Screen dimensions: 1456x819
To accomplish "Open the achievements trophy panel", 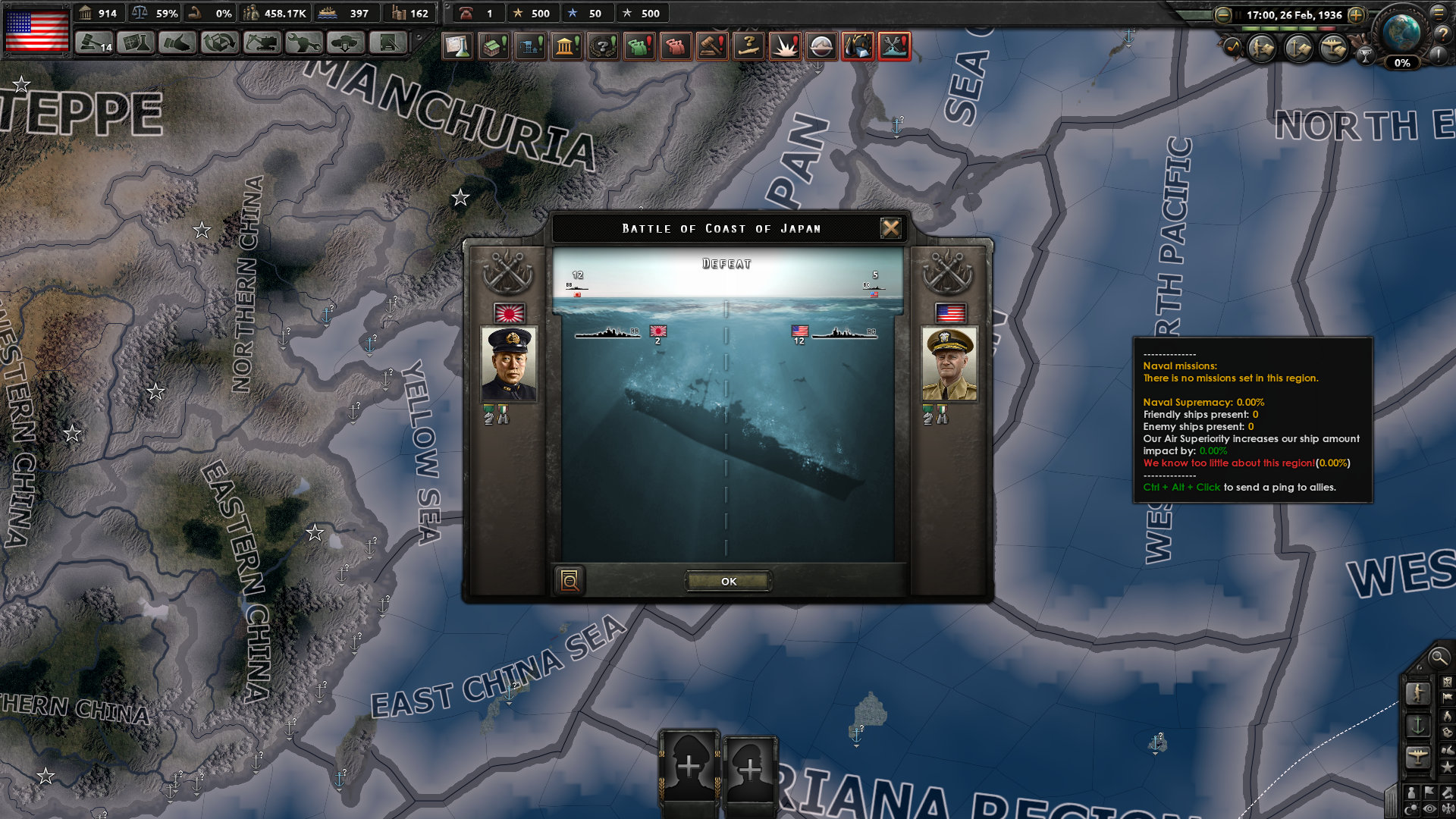I will (1366, 57).
